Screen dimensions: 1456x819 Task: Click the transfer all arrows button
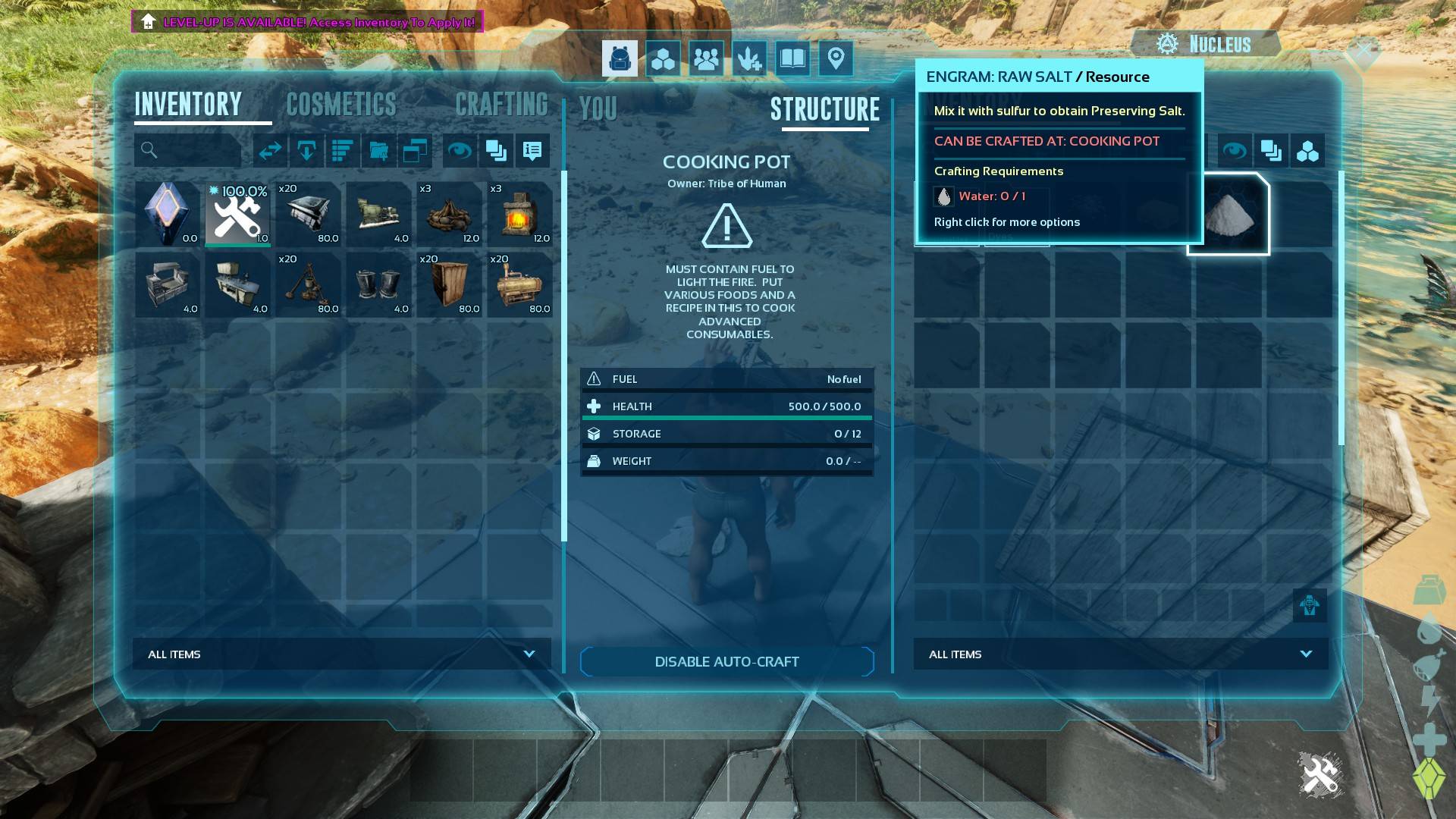[x=270, y=151]
